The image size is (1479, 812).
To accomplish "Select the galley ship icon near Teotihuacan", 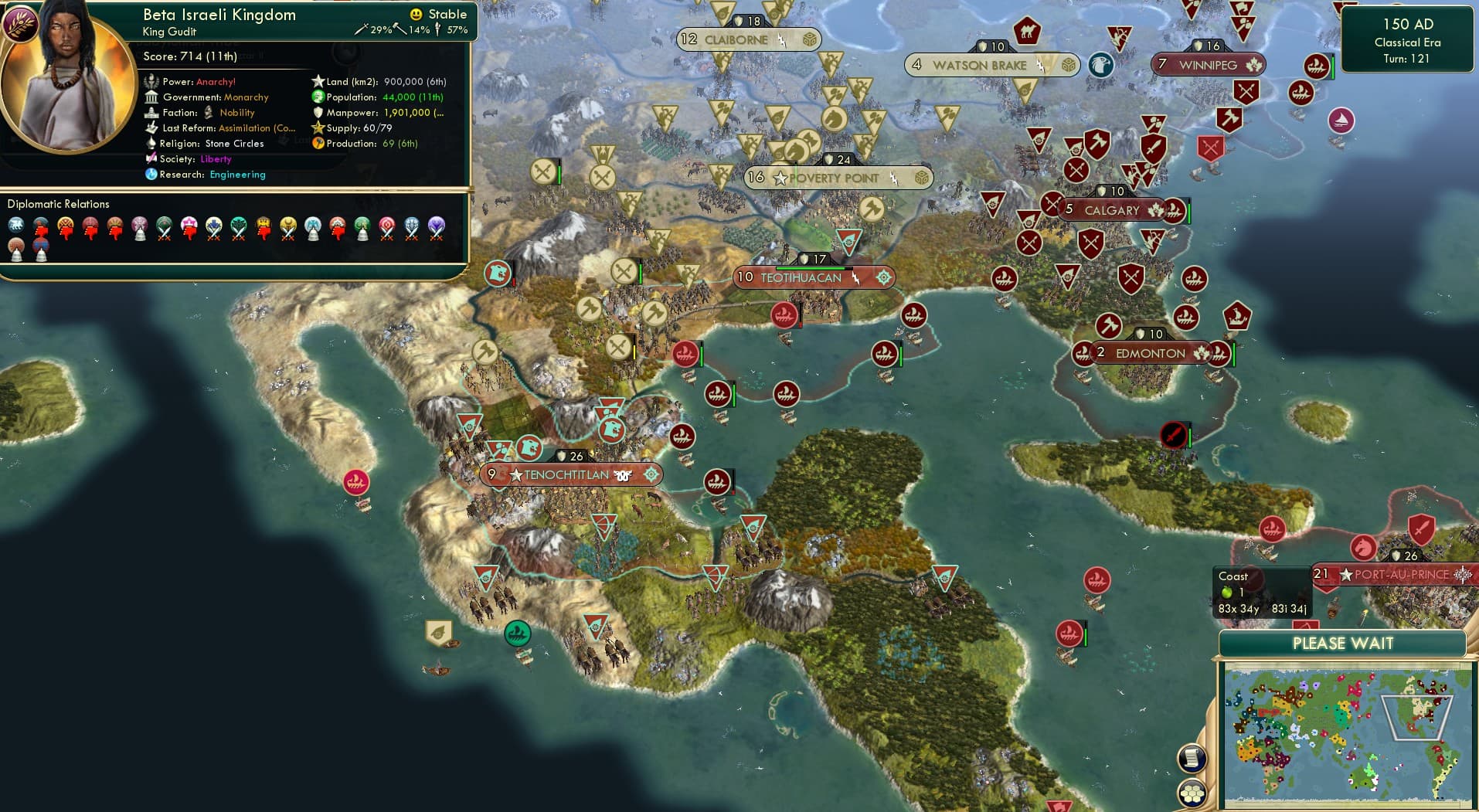I will click(x=783, y=315).
